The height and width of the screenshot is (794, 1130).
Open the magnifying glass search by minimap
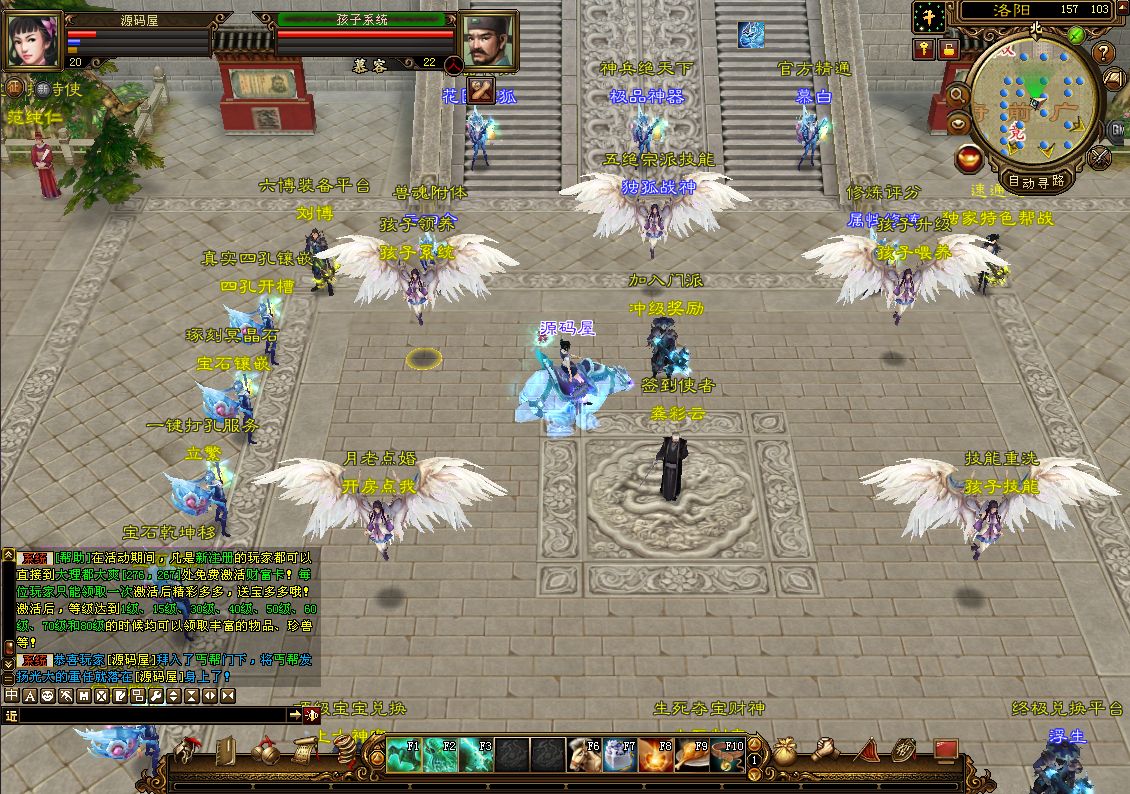point(957,95)
